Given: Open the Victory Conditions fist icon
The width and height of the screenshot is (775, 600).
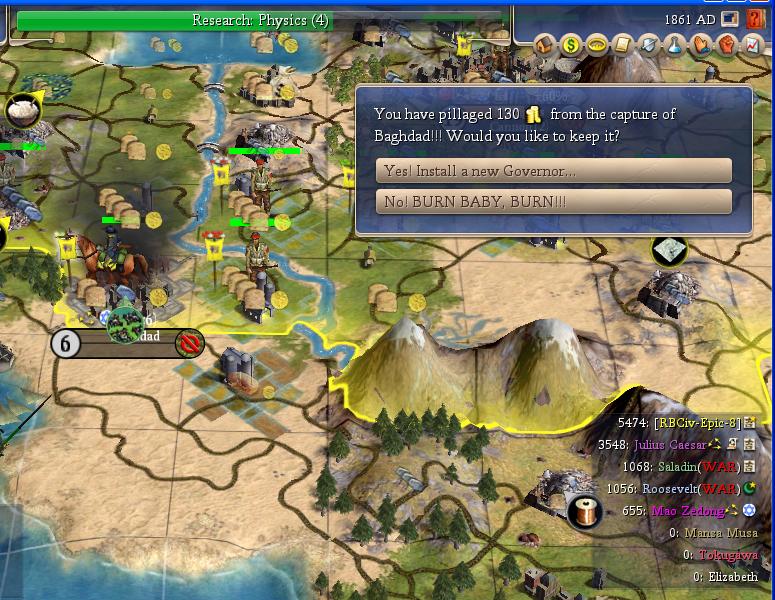Looking at the screenshot, I should click(727, 44).
